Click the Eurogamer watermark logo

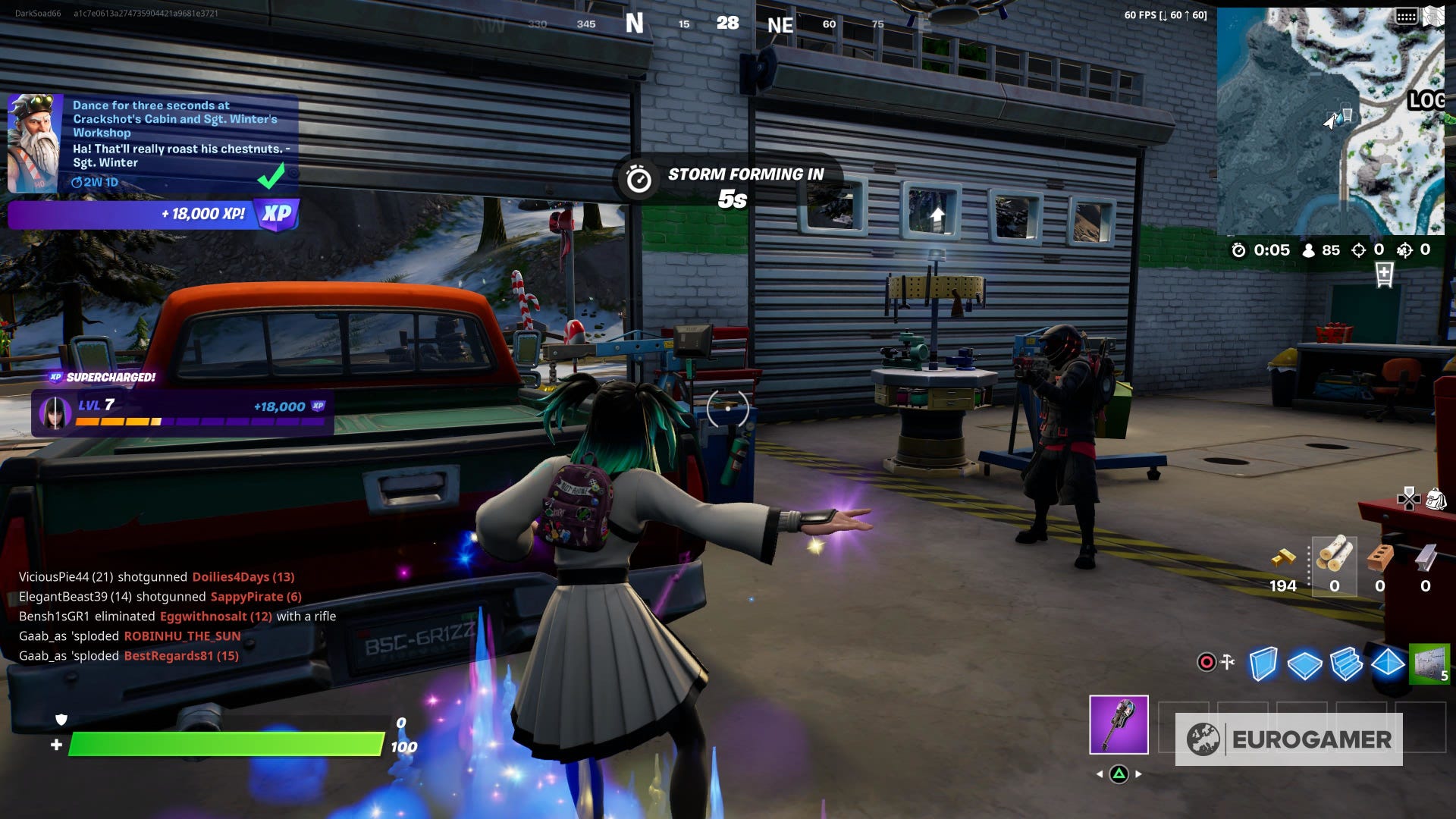1288,739
